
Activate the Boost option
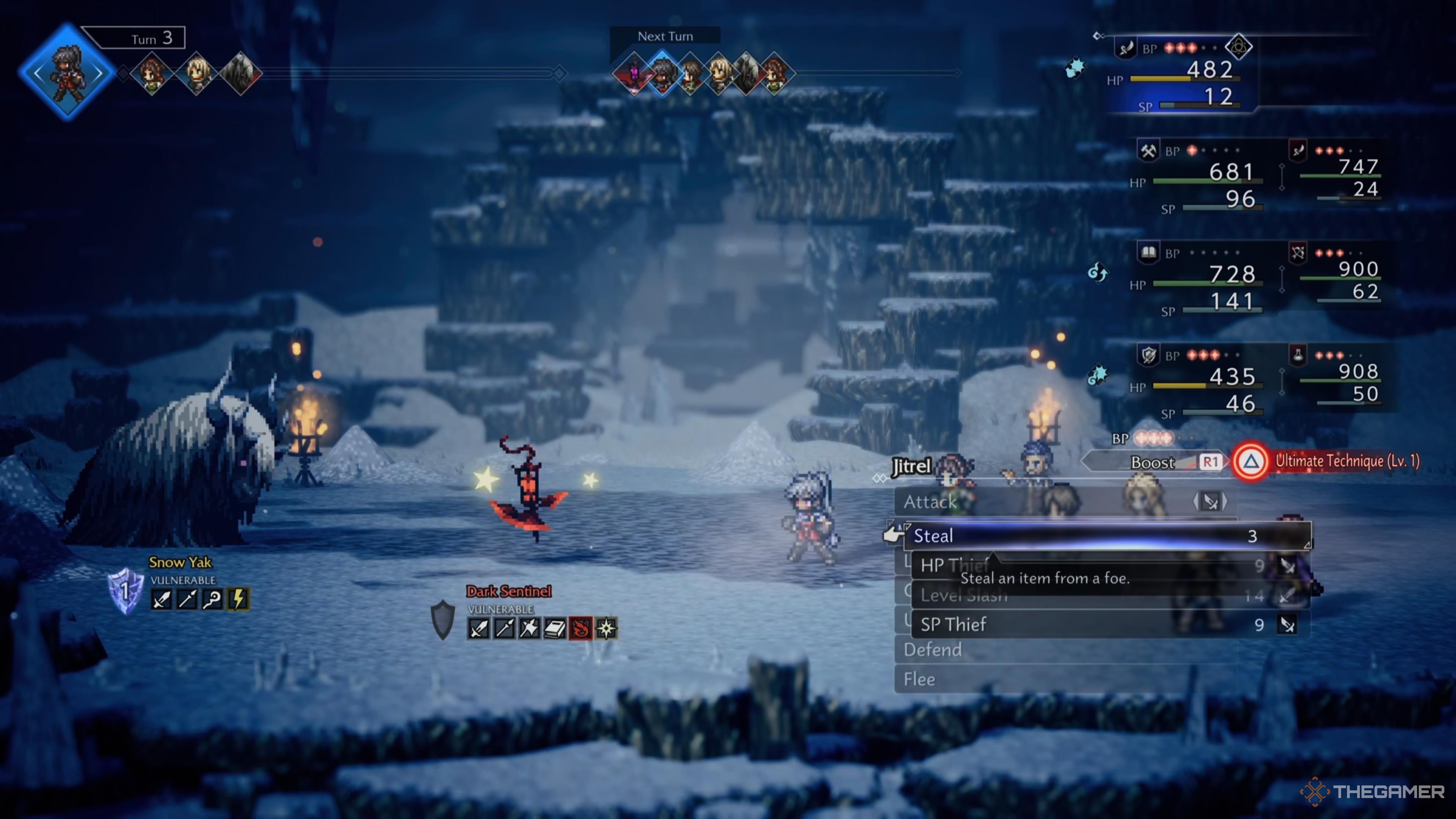(1153, 462)
